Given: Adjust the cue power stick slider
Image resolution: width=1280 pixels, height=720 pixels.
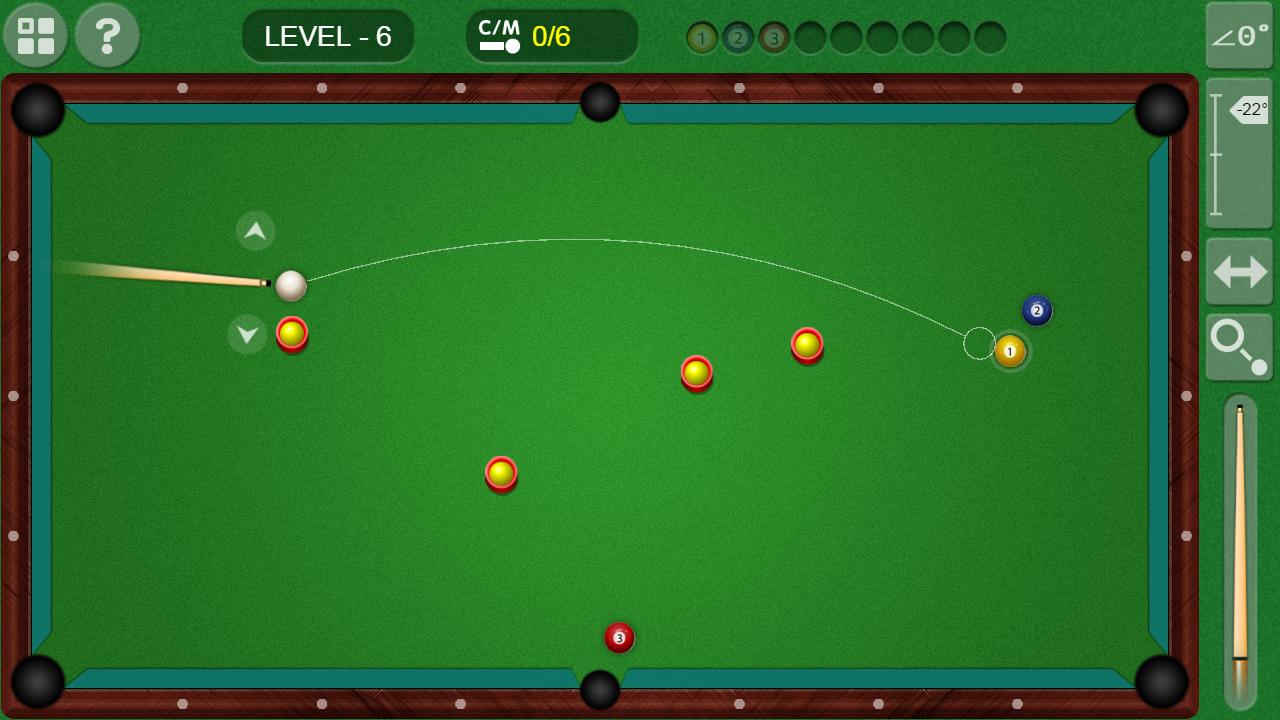Looking at the screenshot, I should pyautogui.click(x=1238, y=550).
